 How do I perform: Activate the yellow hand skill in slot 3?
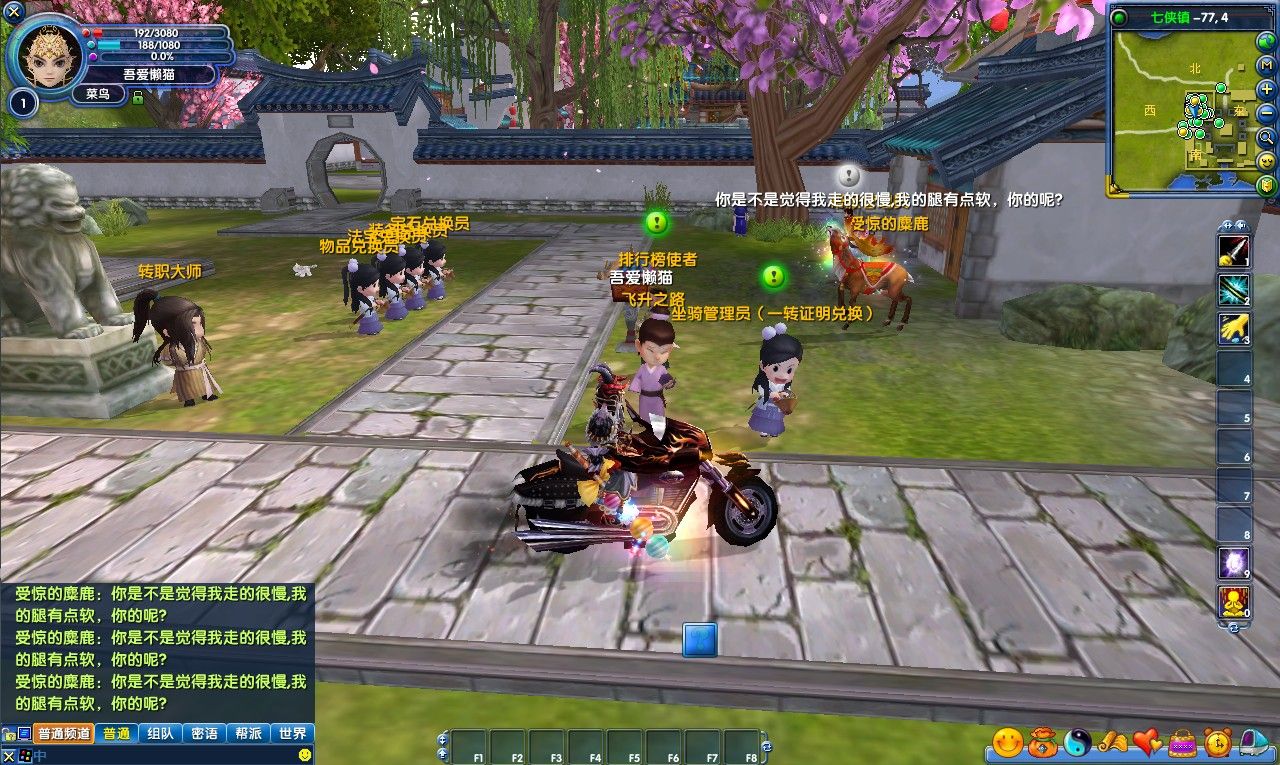click(1233, 328)
